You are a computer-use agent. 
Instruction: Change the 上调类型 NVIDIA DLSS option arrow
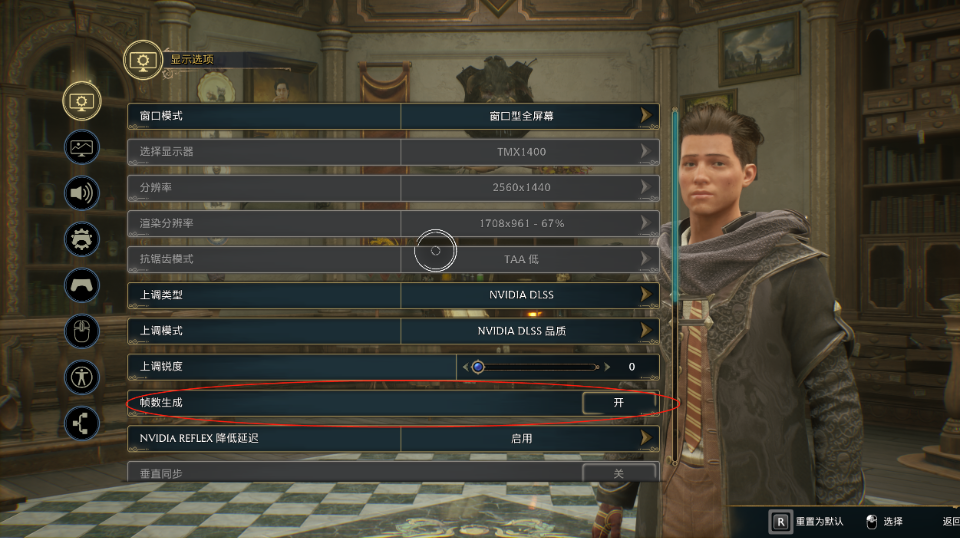[x=647, y=295]
